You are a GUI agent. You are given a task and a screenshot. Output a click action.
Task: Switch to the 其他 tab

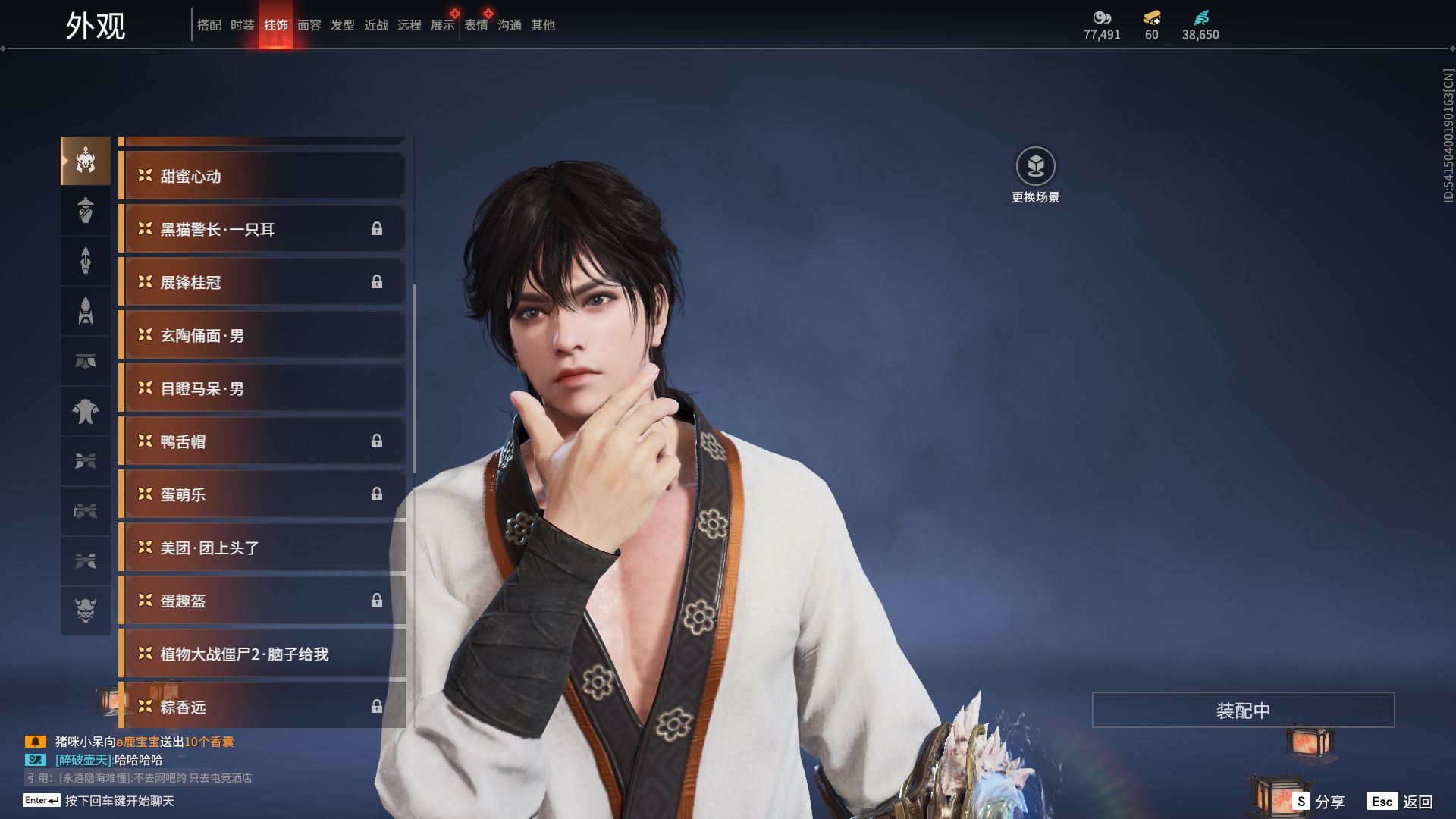[x=543, y=25]
